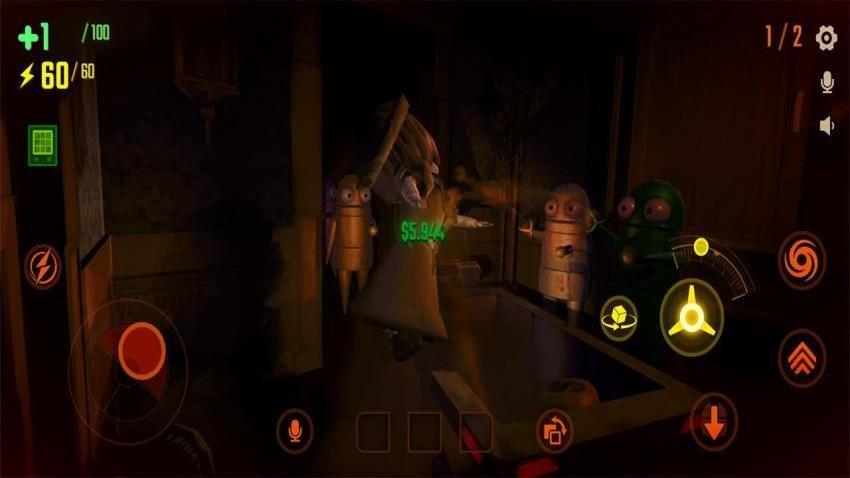Image resolution: width=850 pixels, height=478 pixels.
Task: Toggle the speaker sound icon
Action: click(x=827, y=126)
